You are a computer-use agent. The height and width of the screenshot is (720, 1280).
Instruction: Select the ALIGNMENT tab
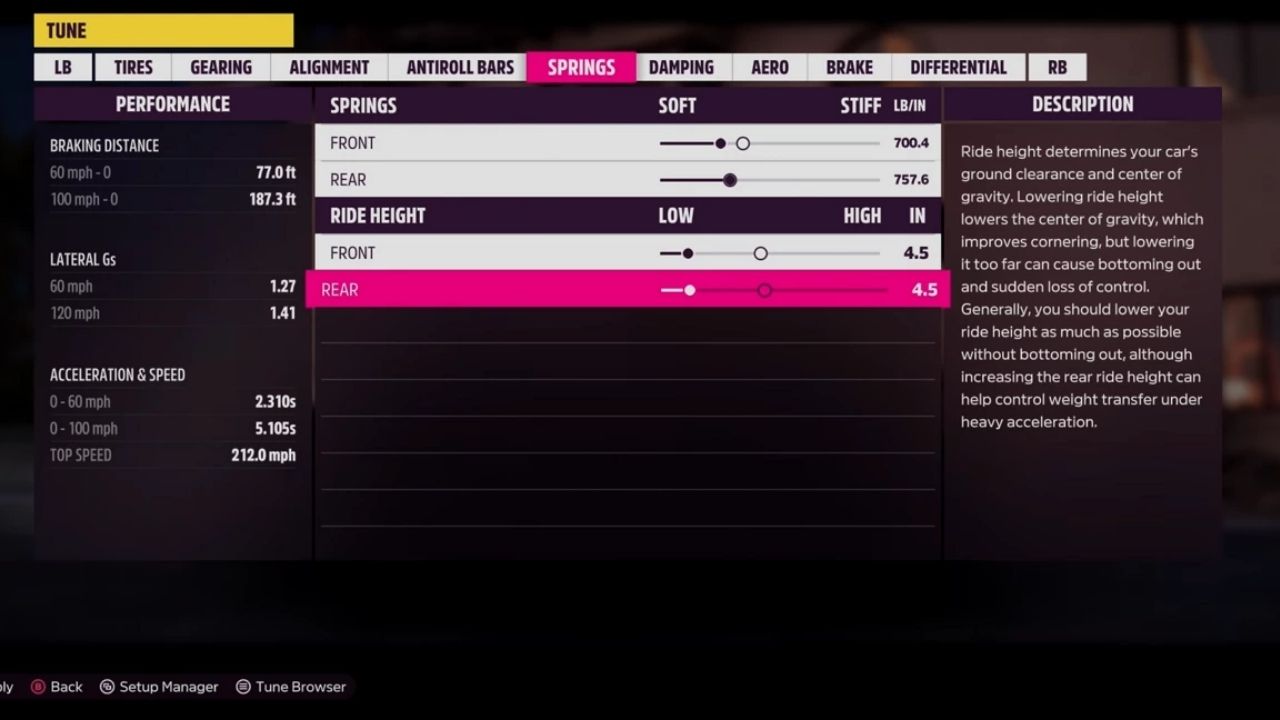tap(328, 67)
